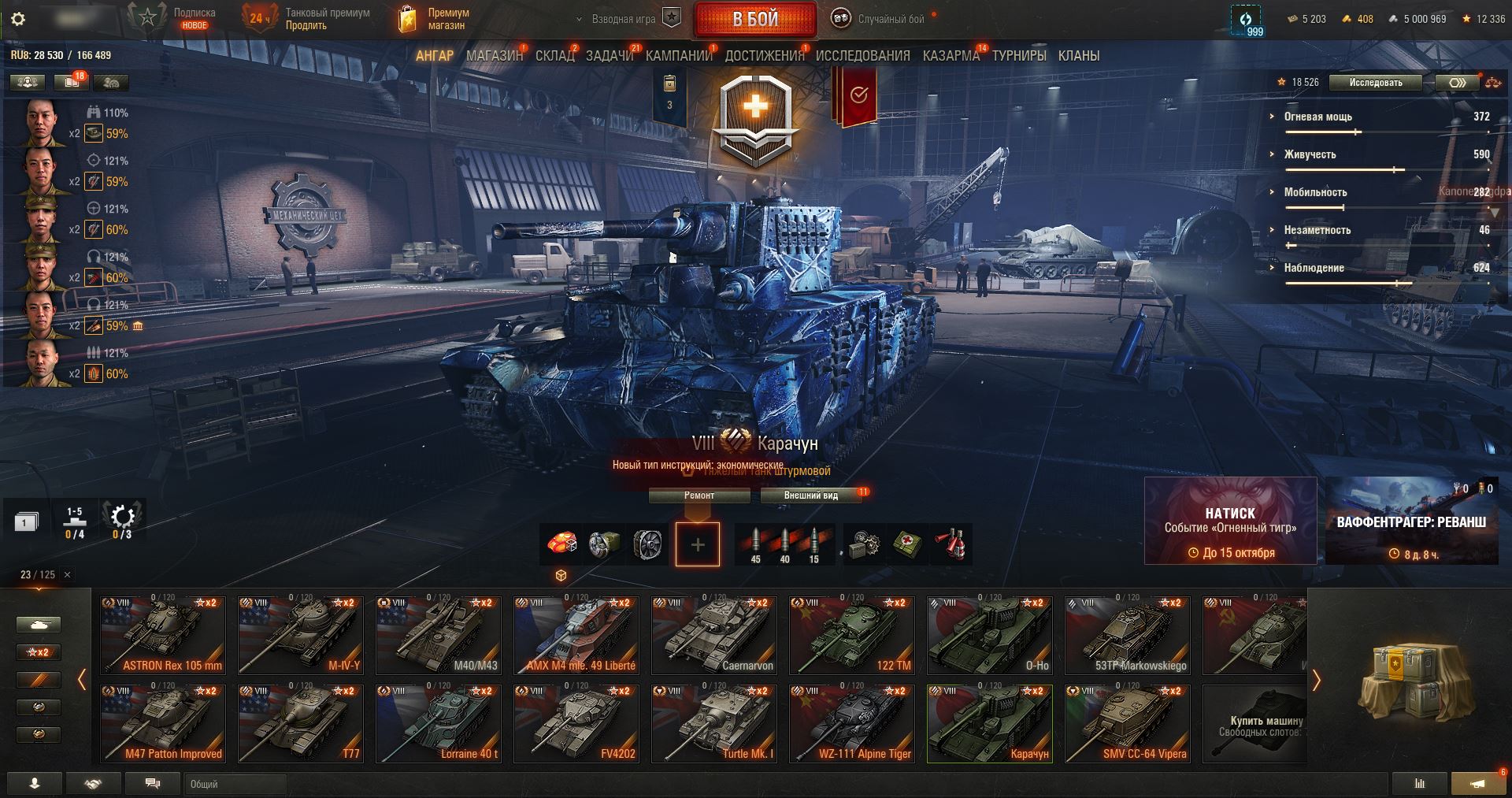Switch to the СКЛАД tab
The image size is (1512, 798).
click(x=554, y=56)
